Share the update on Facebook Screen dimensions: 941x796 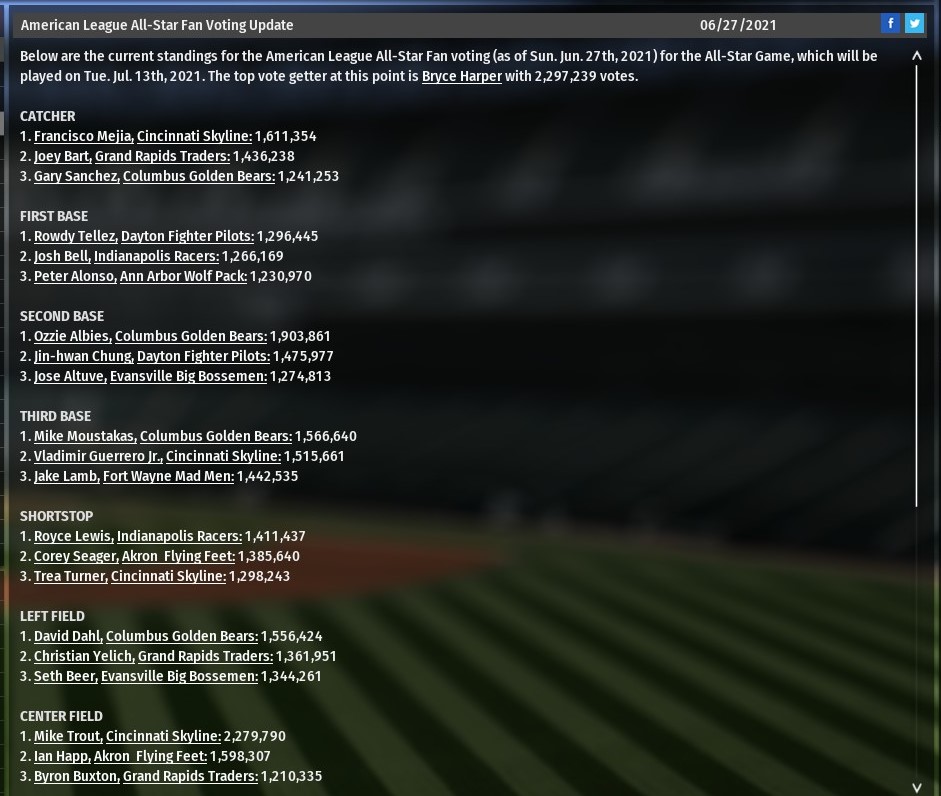pyautogui.click(x=890, y=24)
